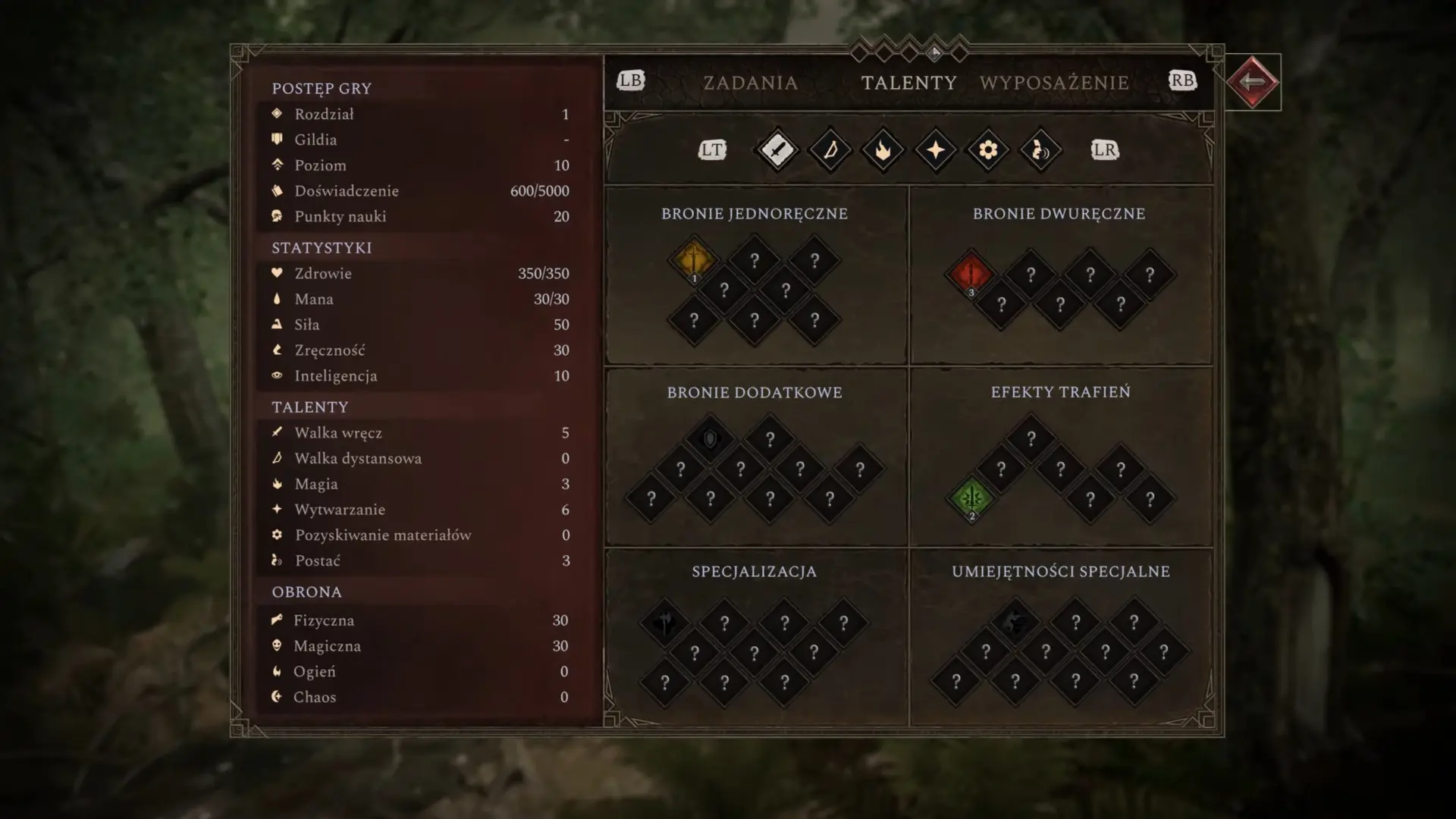Close the menu with the red arrow button
The image size is (1456, 819).
(1253, 82)
